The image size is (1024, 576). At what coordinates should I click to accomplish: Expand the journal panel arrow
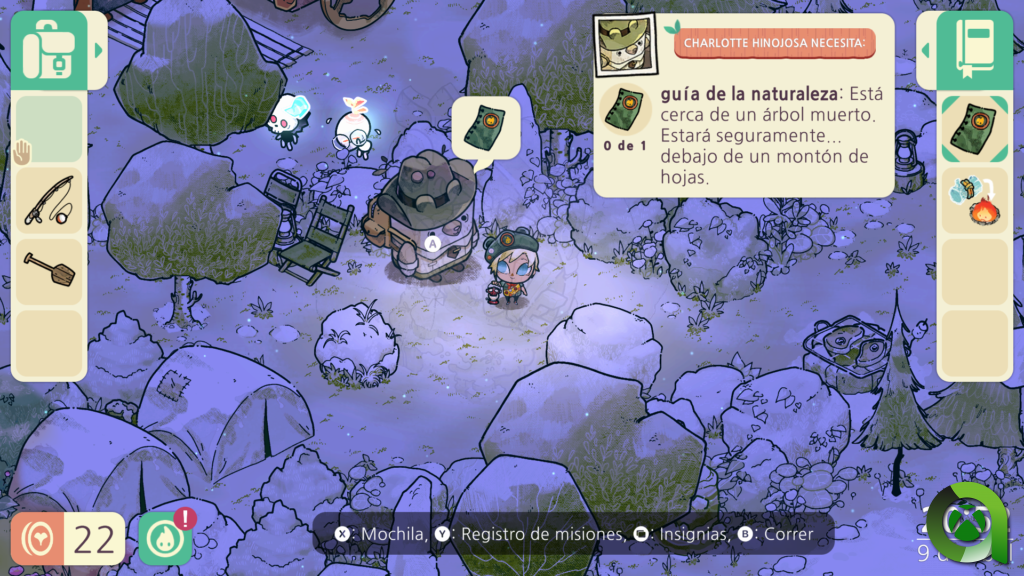[926, 49]
